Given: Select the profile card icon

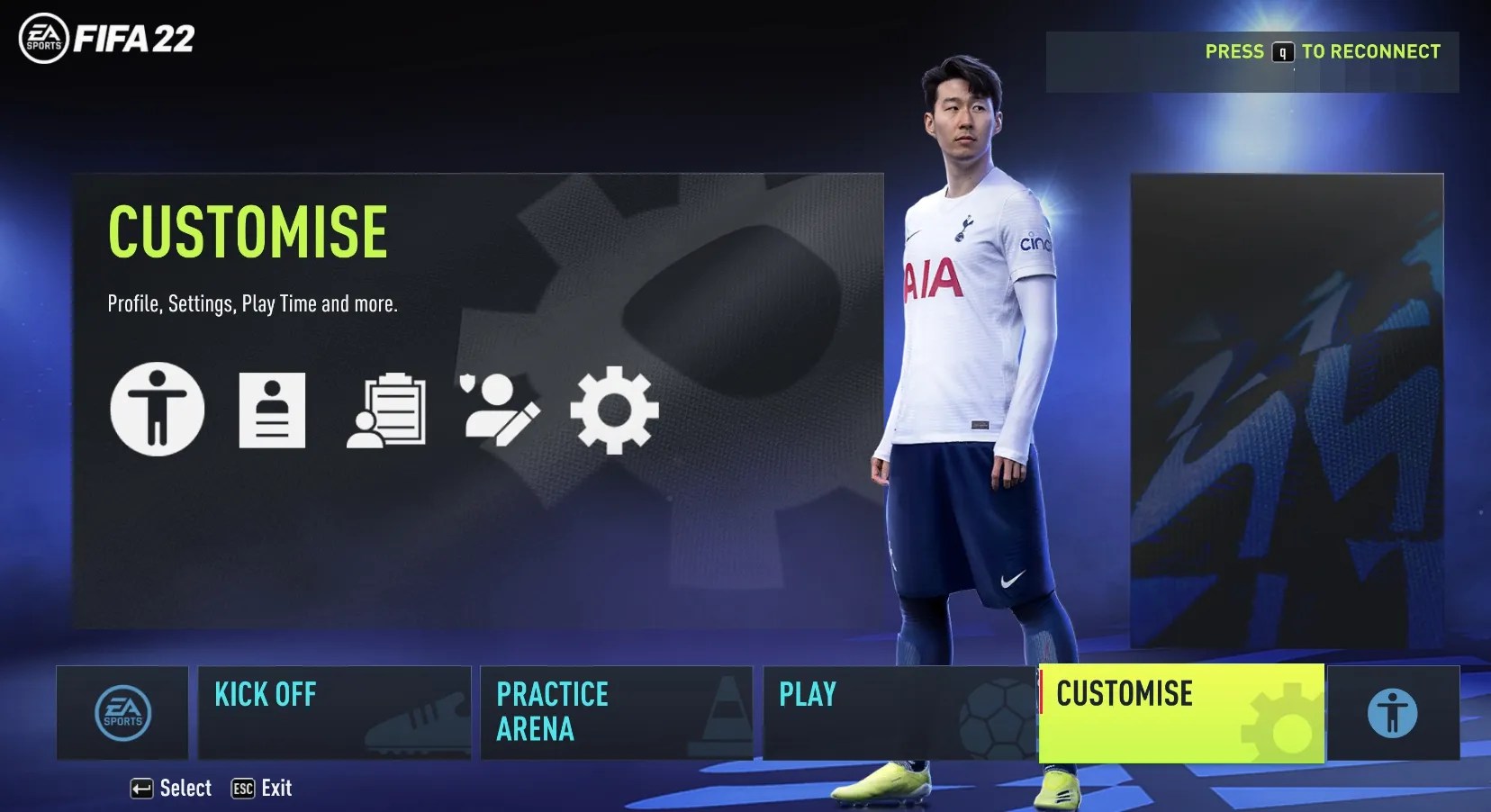Looking at the screenshot, I should [x=272, y=410].
